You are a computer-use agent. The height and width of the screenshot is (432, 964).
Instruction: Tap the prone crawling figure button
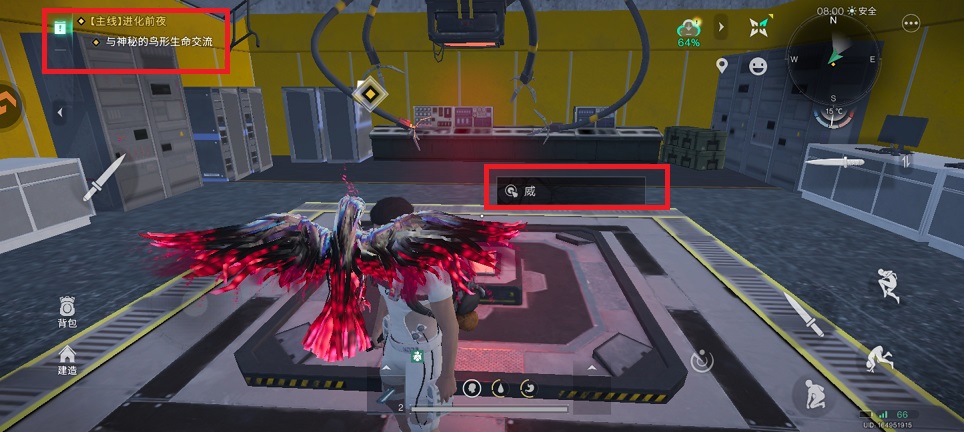click(x=880, y=357)
